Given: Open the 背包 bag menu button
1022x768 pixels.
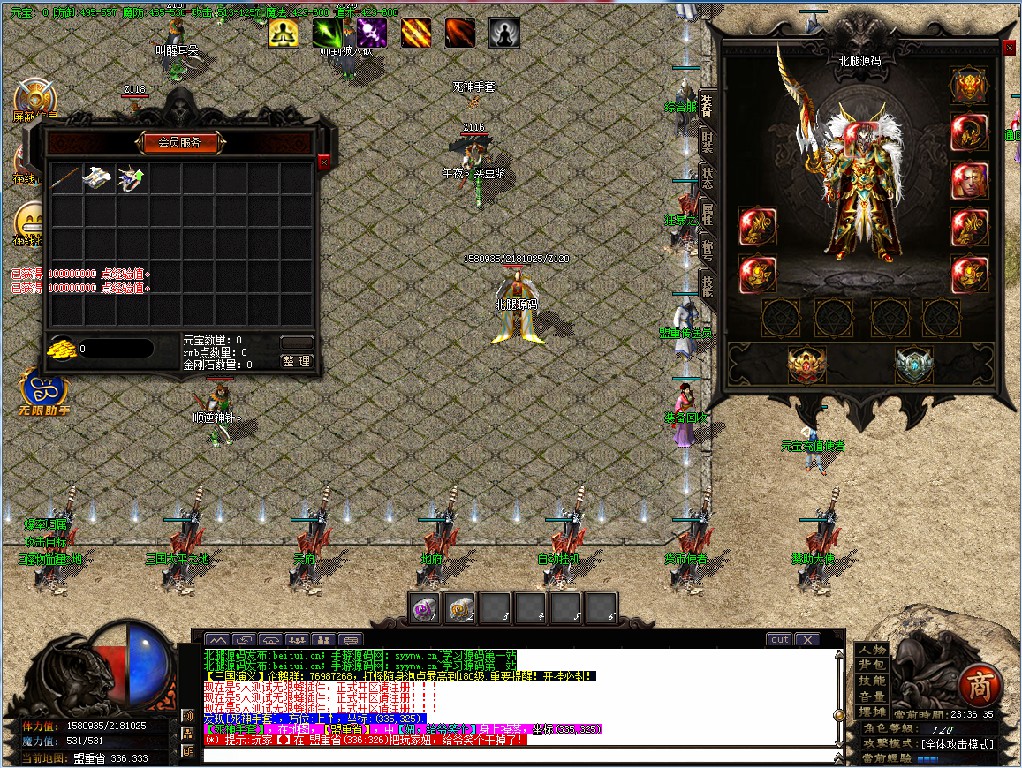Looking at the screenshot, I should click(x=872, y=665).
